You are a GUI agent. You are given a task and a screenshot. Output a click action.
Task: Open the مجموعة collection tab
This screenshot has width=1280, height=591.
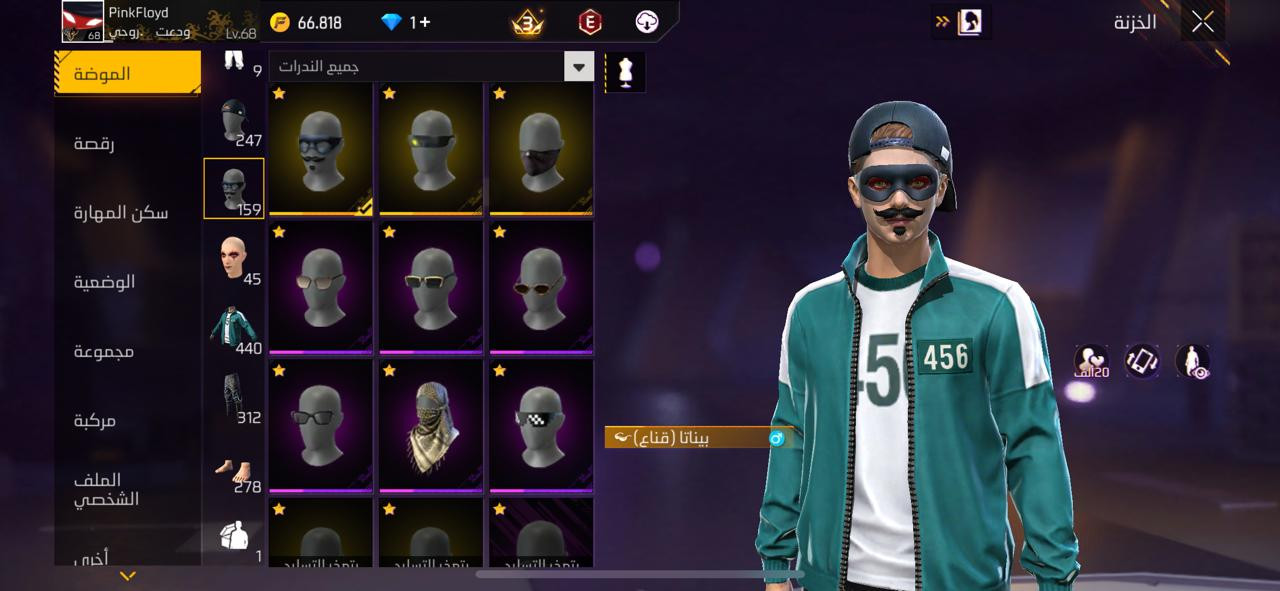[x=104, y=351]
